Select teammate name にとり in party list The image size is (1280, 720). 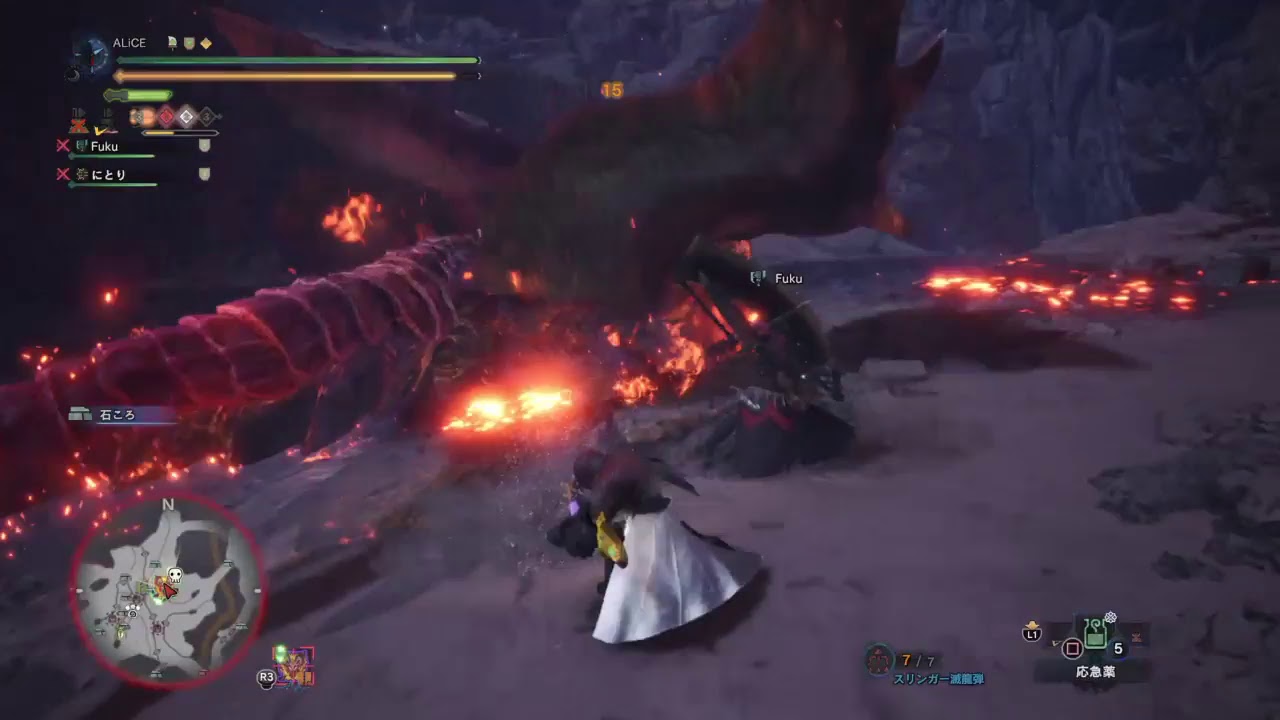[x=111, y=174]
